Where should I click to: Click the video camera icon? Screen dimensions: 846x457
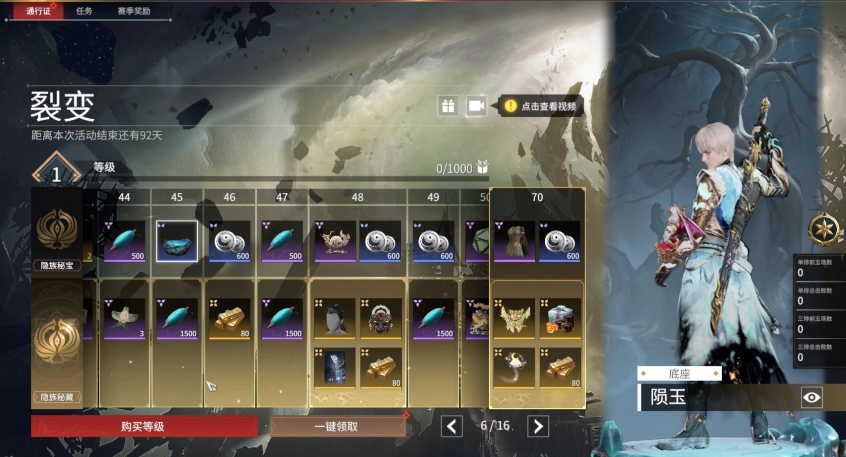[x=476, y=106]
